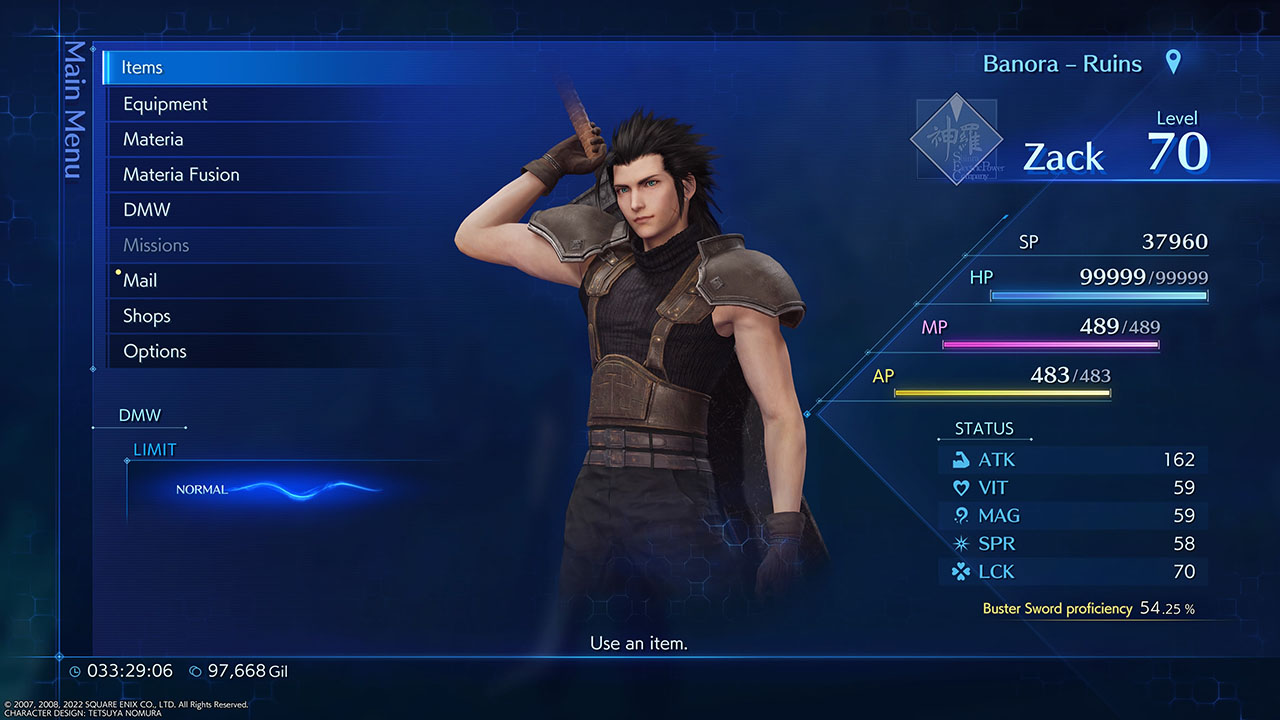1280x720 pixels.
Task: Select the Items menu entry
Action: click(141, 67)
